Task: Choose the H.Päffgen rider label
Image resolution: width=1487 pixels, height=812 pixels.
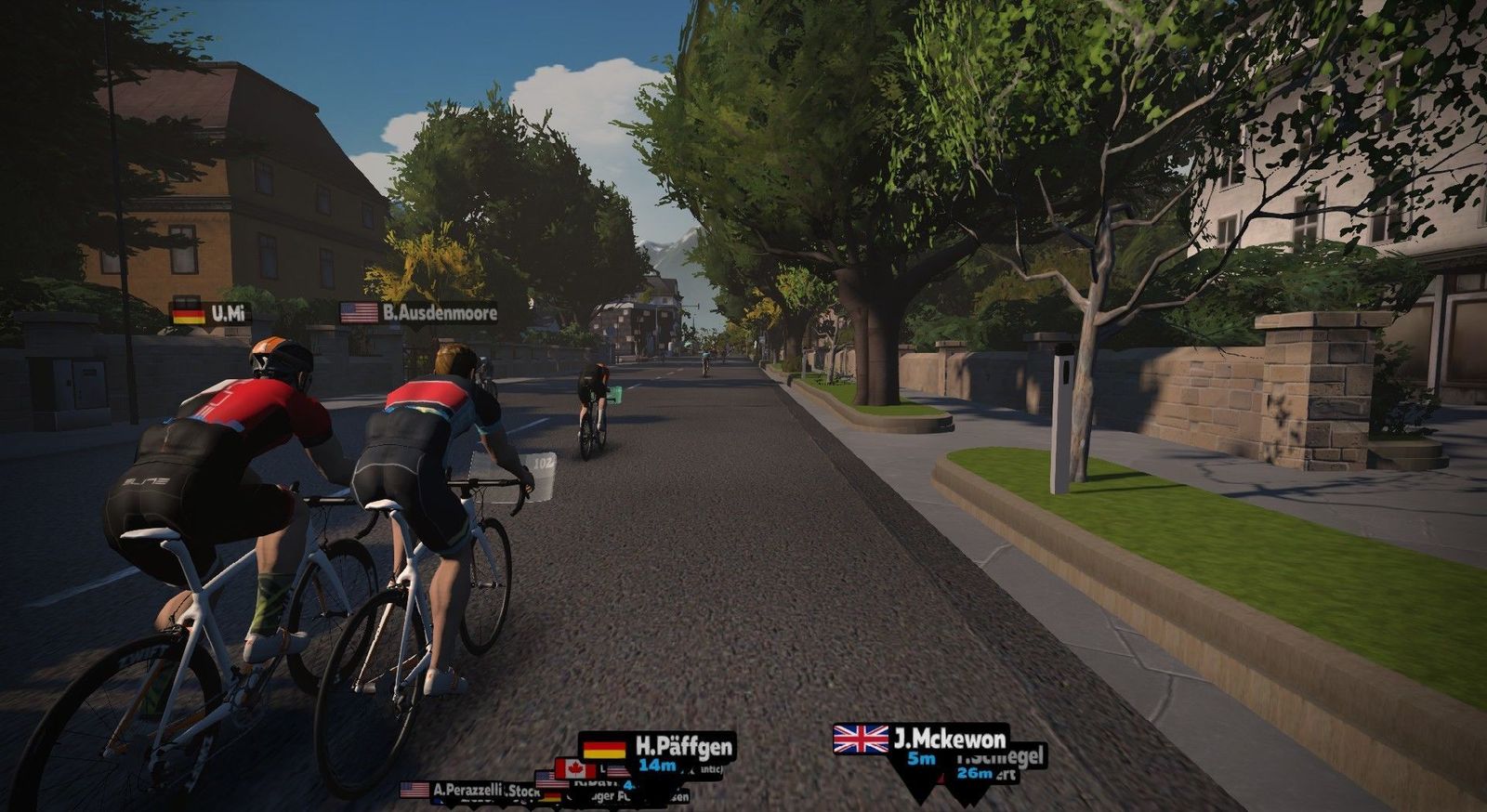Action: tap(658, 748)
